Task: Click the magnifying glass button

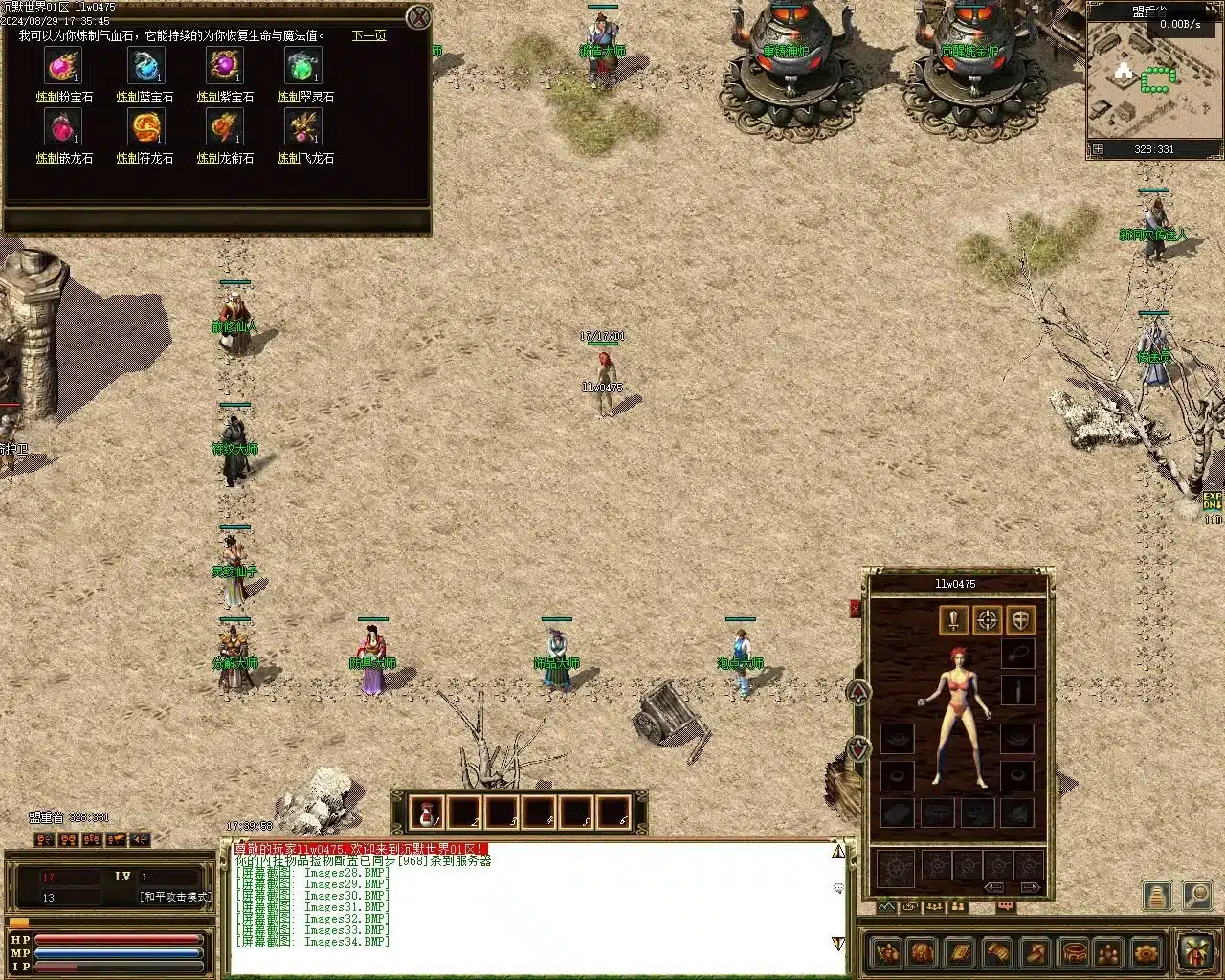Action: [x=1196, y=896]
